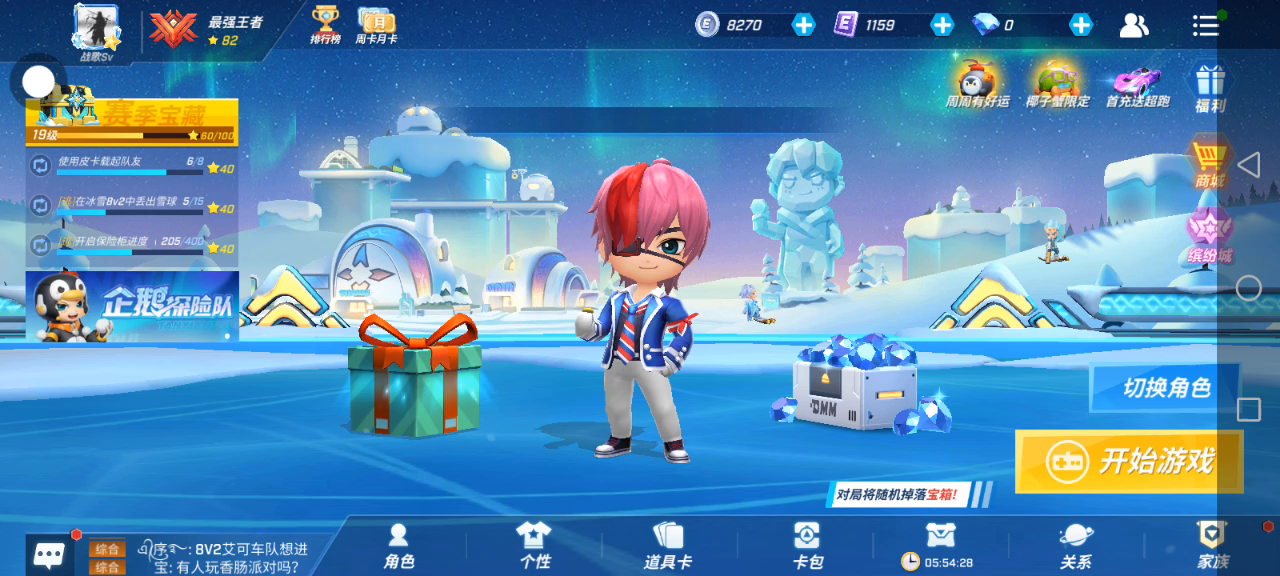Start the game with 开始游戏 button
Image resolution: width=1280 pixels, height=576 pixels.
click(x=1129, y=461)
